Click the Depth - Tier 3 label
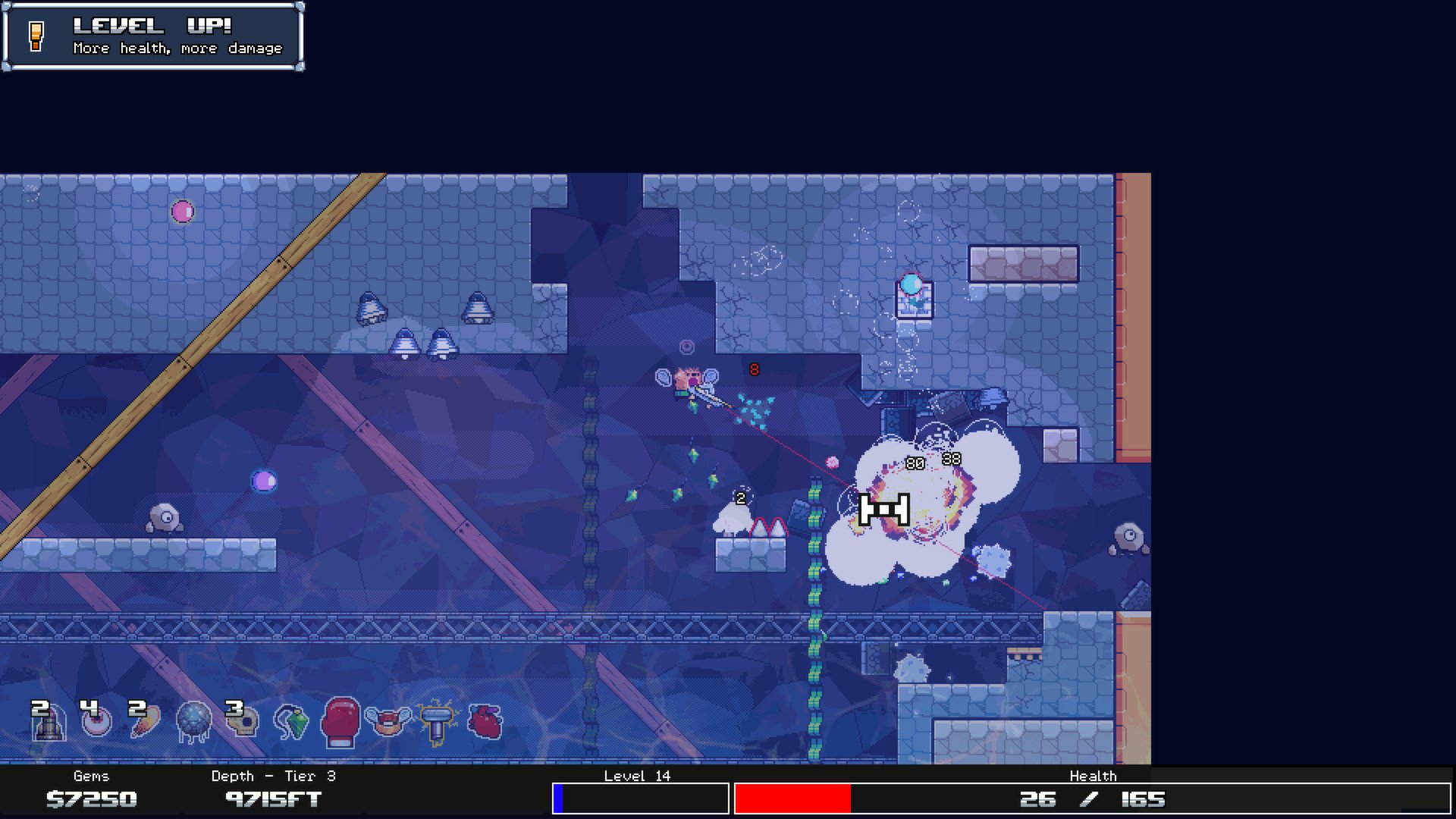Viewport: 1456px width, 819px height. click(273, 776)
